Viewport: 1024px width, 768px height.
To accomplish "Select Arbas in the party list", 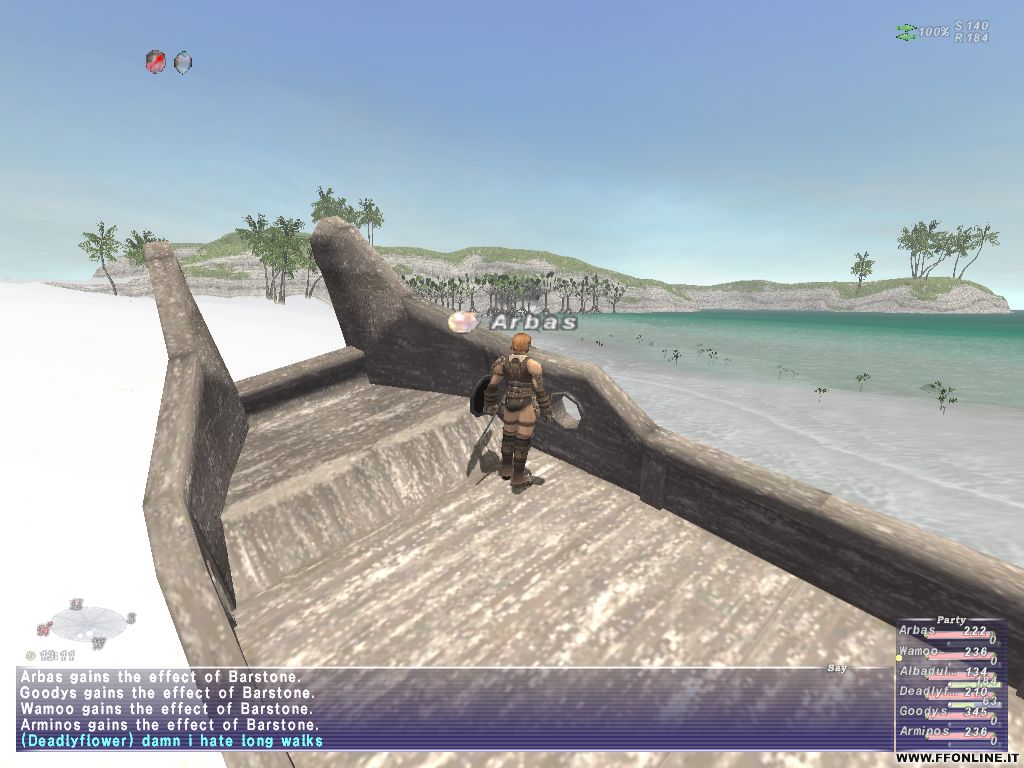I will (x=918, y=631).
